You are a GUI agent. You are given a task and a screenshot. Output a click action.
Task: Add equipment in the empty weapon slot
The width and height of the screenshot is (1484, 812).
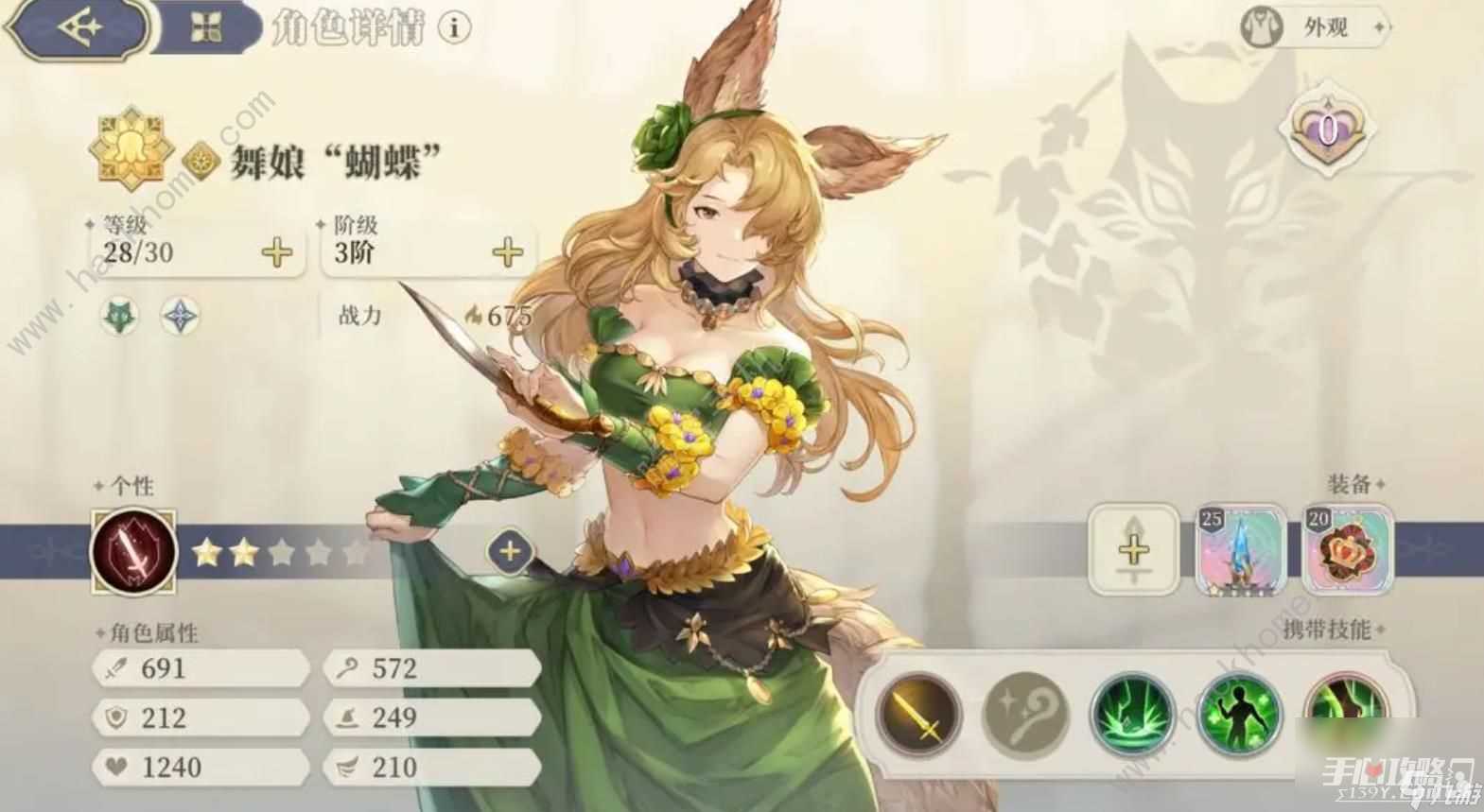pos(1133,549)
